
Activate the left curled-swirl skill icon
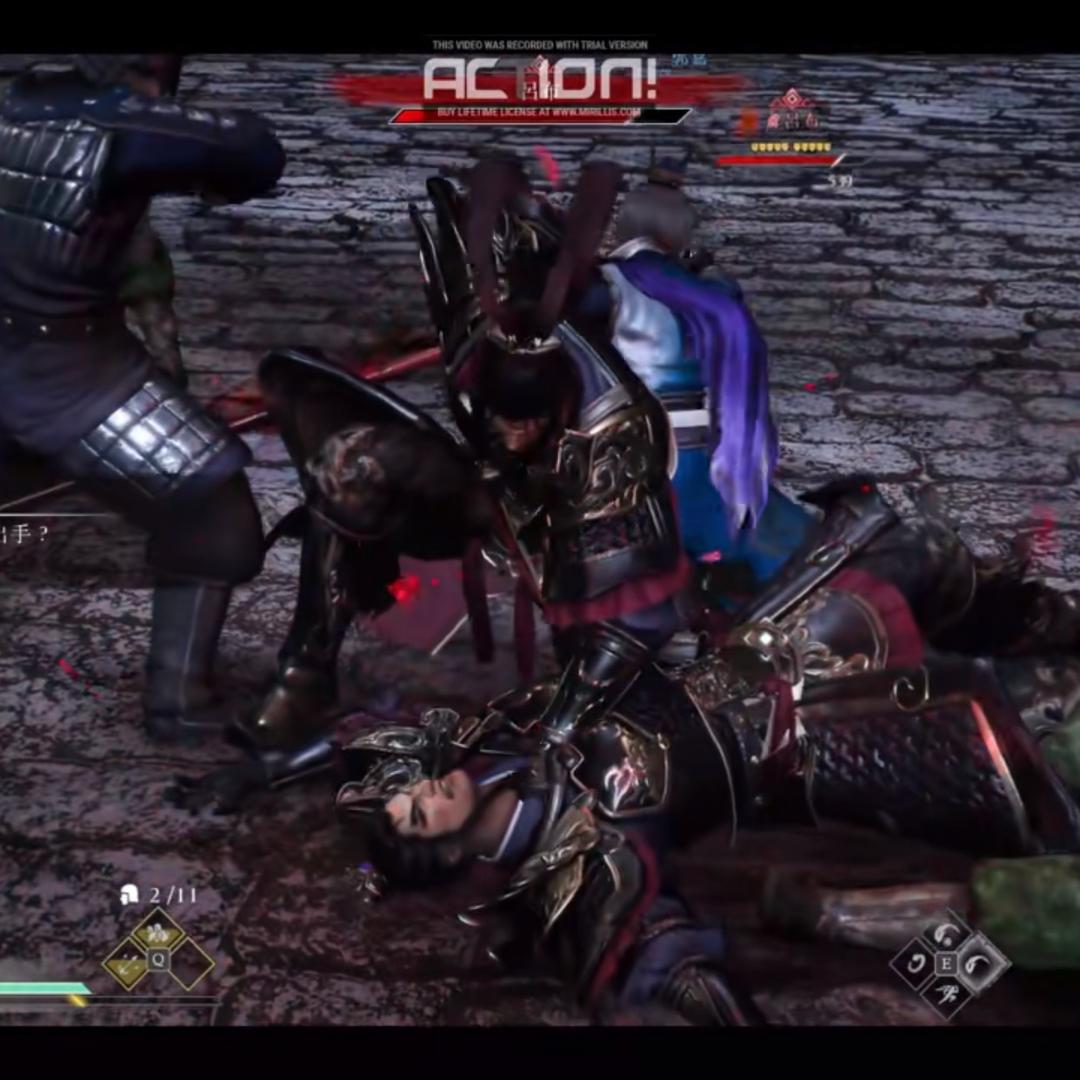click(916, 964)
